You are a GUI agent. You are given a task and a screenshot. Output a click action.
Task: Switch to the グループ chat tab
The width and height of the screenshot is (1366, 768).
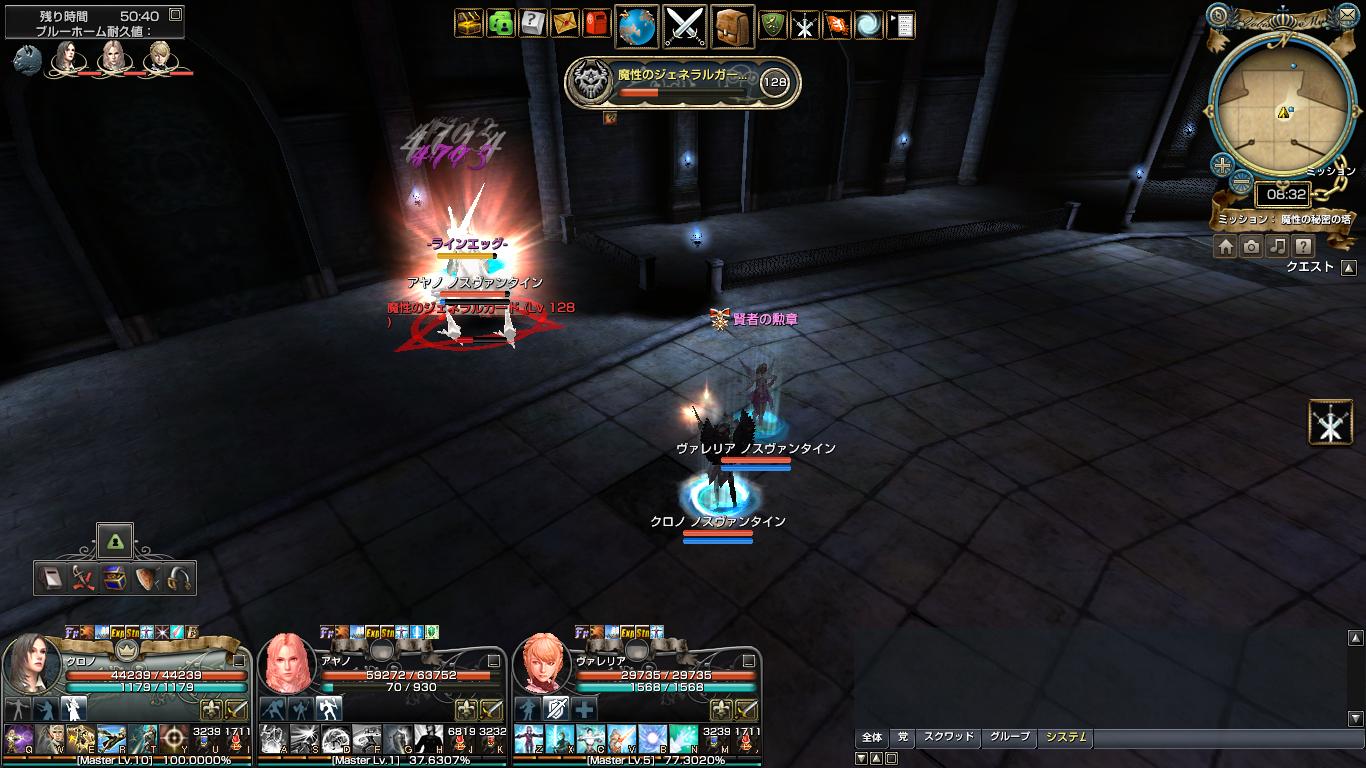[x=1009, y=737]
